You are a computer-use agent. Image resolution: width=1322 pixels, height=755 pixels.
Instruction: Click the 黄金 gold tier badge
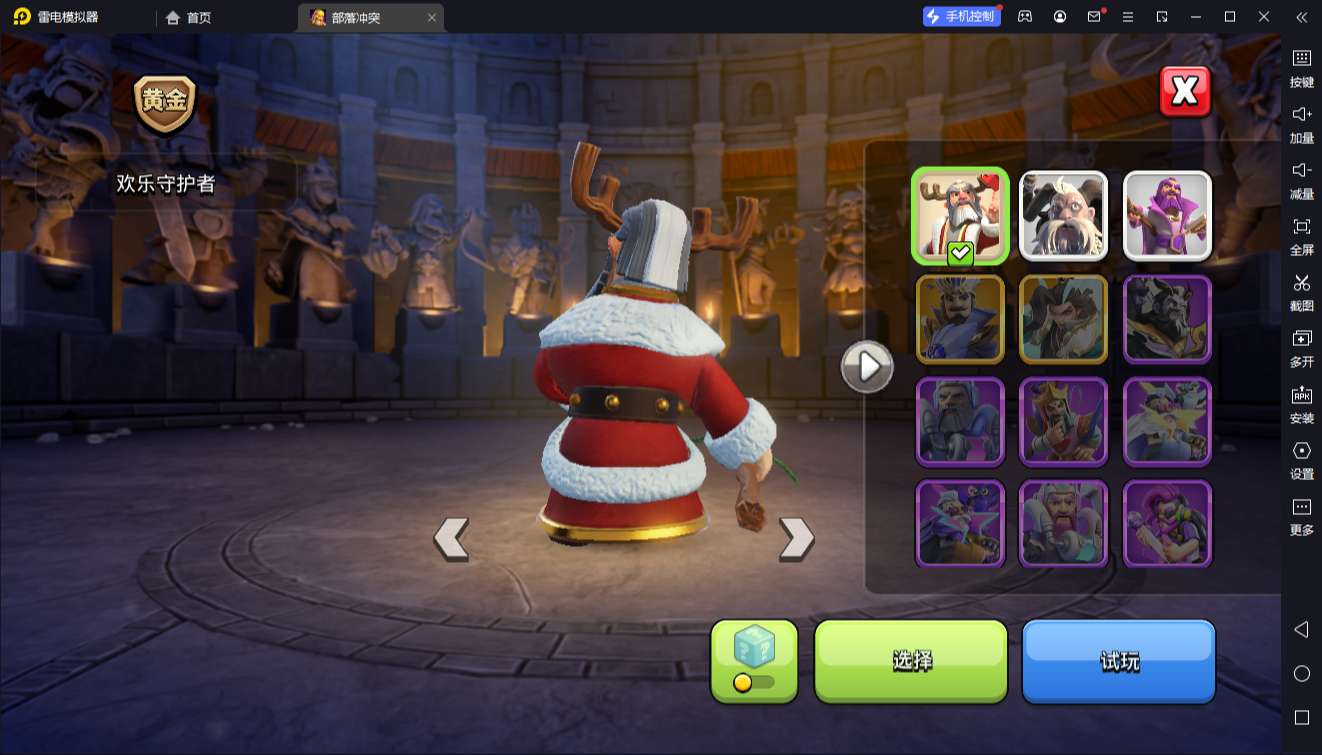point(165,103)
